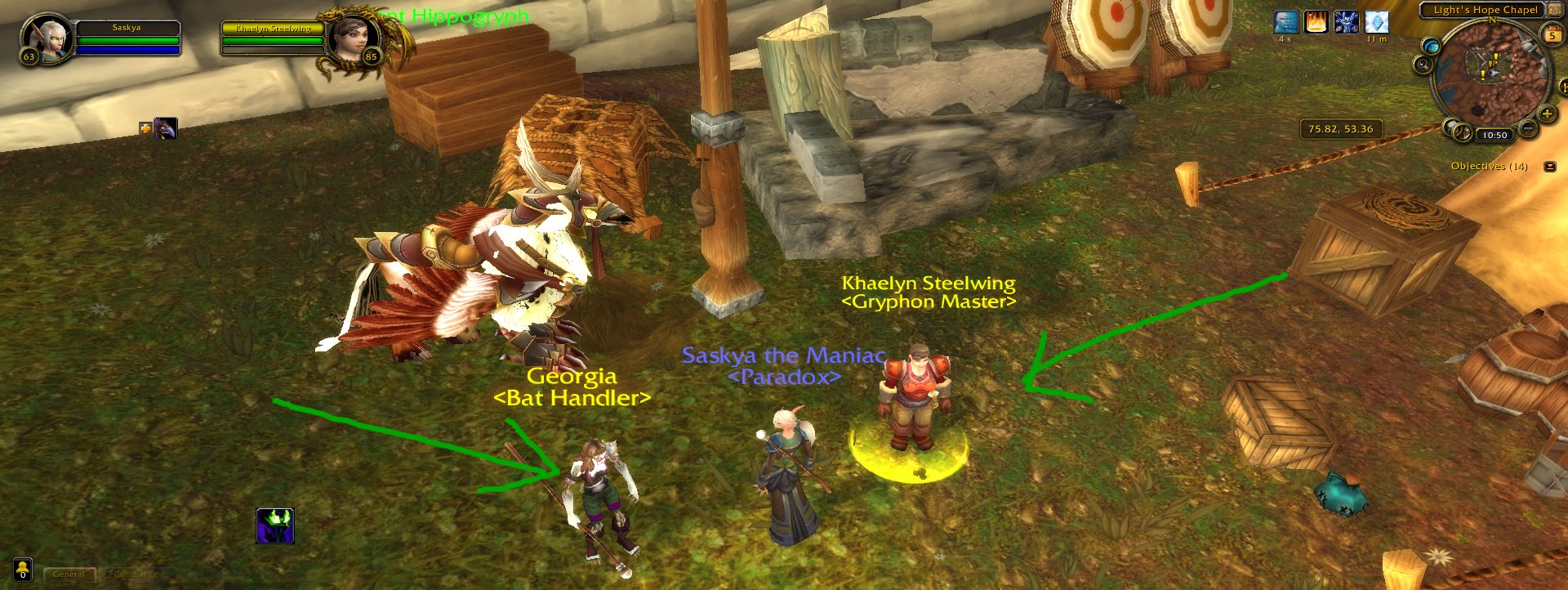Click the yellow social button beside chat frame
Screen dimensions: 1568x590
click(23, 570)
